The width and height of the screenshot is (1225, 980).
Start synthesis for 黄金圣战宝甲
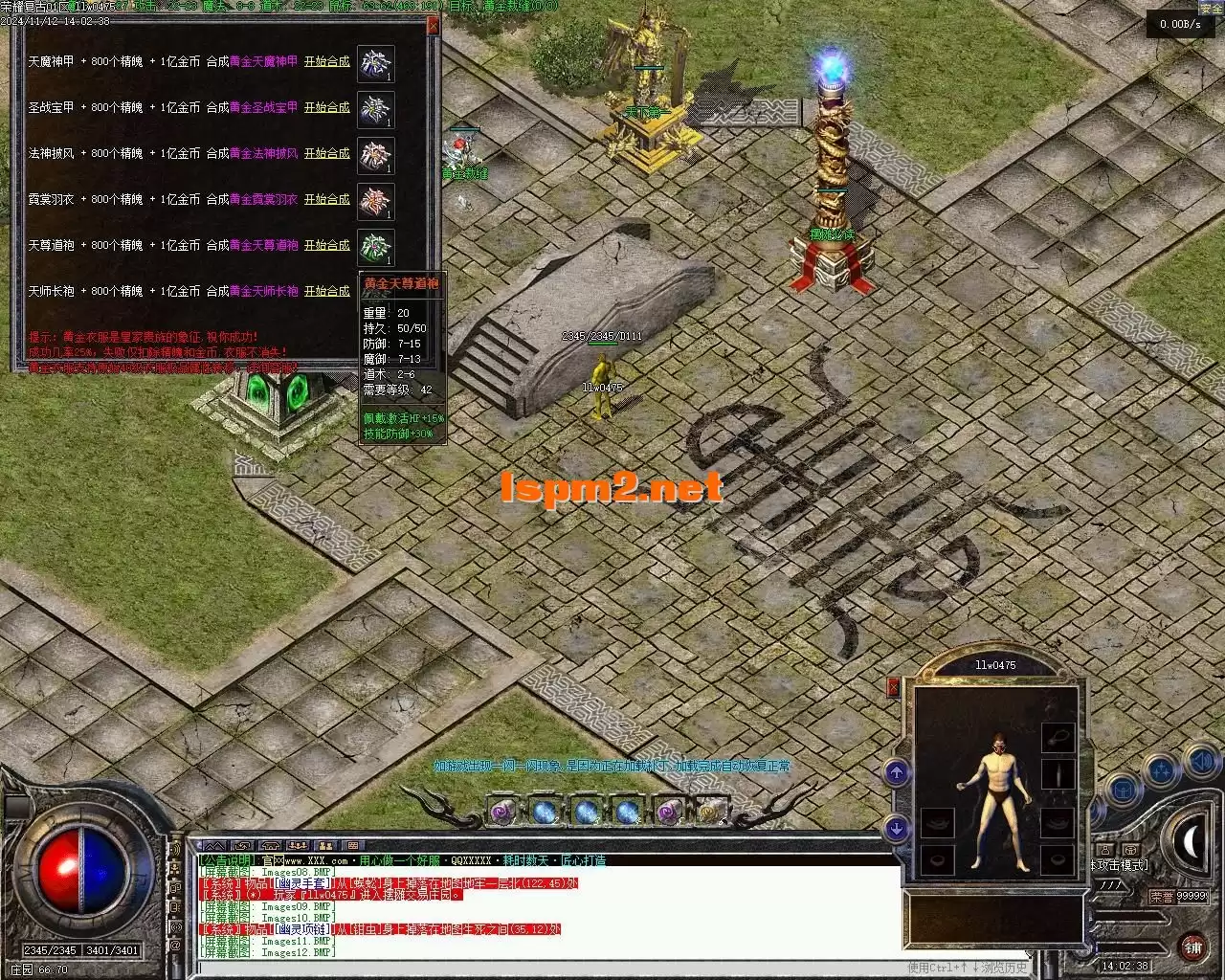tap(326, 107)
